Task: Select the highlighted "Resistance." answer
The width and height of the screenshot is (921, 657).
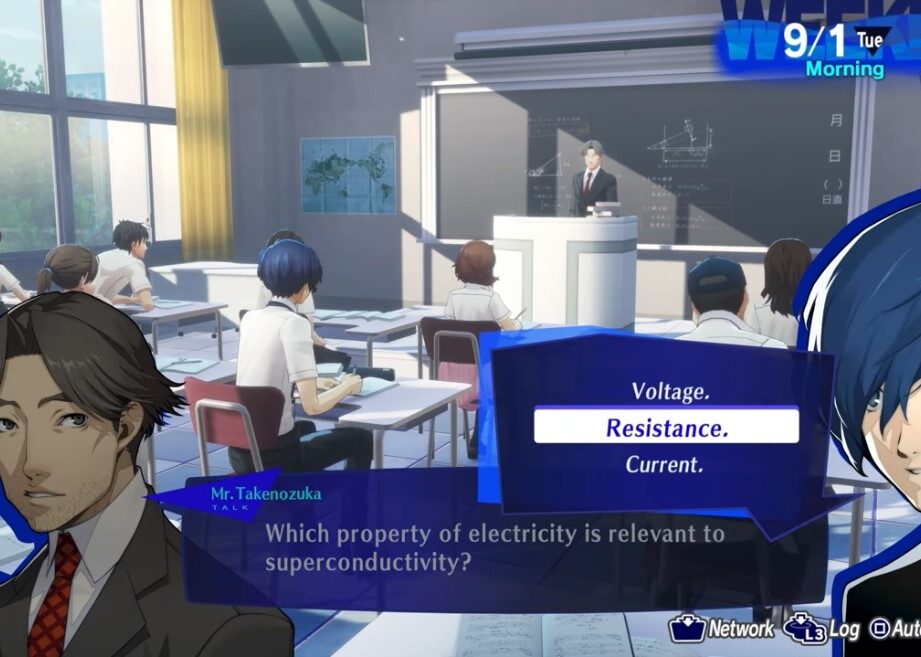Action: click(666, 427)
